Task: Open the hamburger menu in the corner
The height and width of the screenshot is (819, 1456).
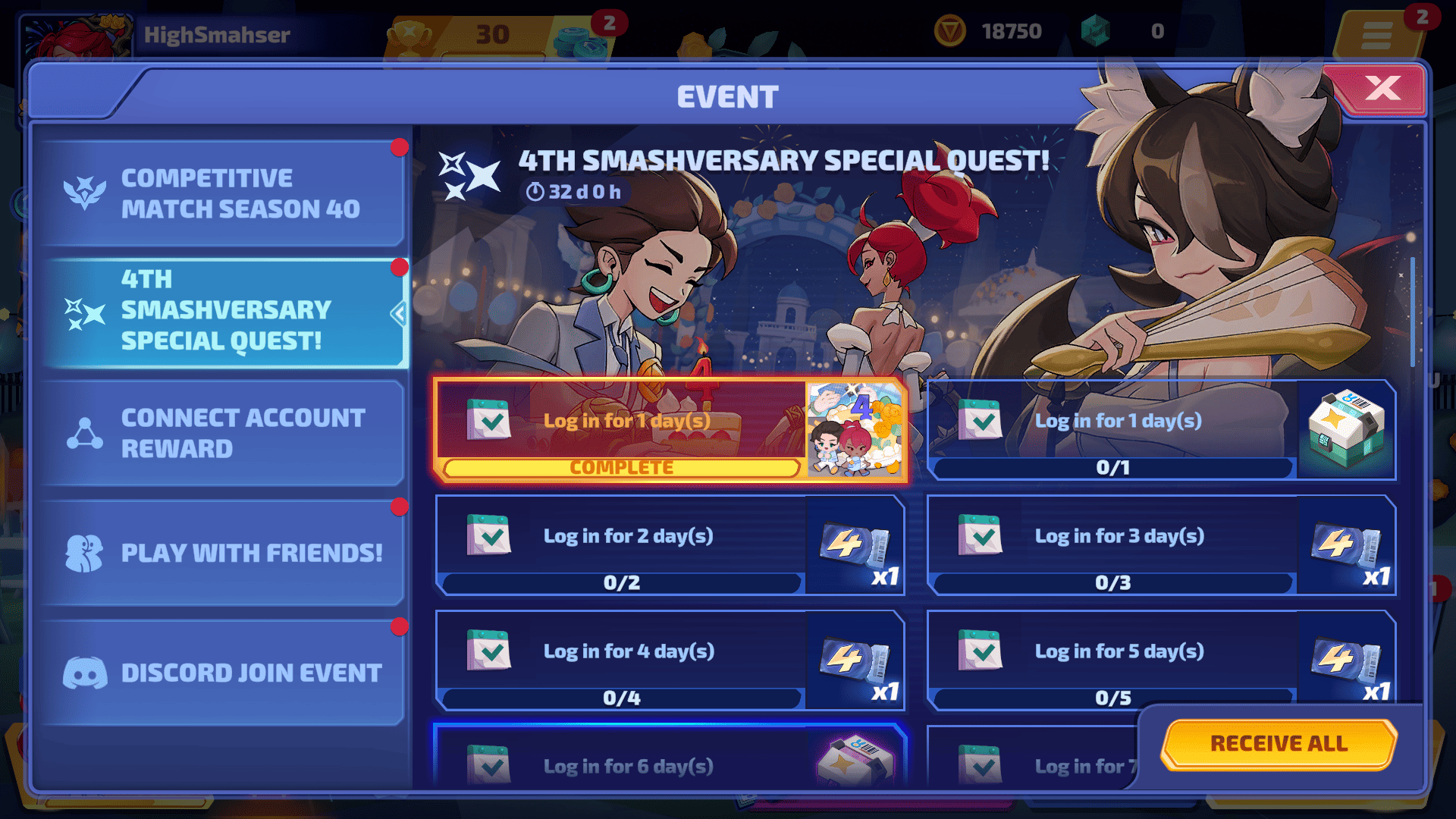Action: tap(1376, 35)
